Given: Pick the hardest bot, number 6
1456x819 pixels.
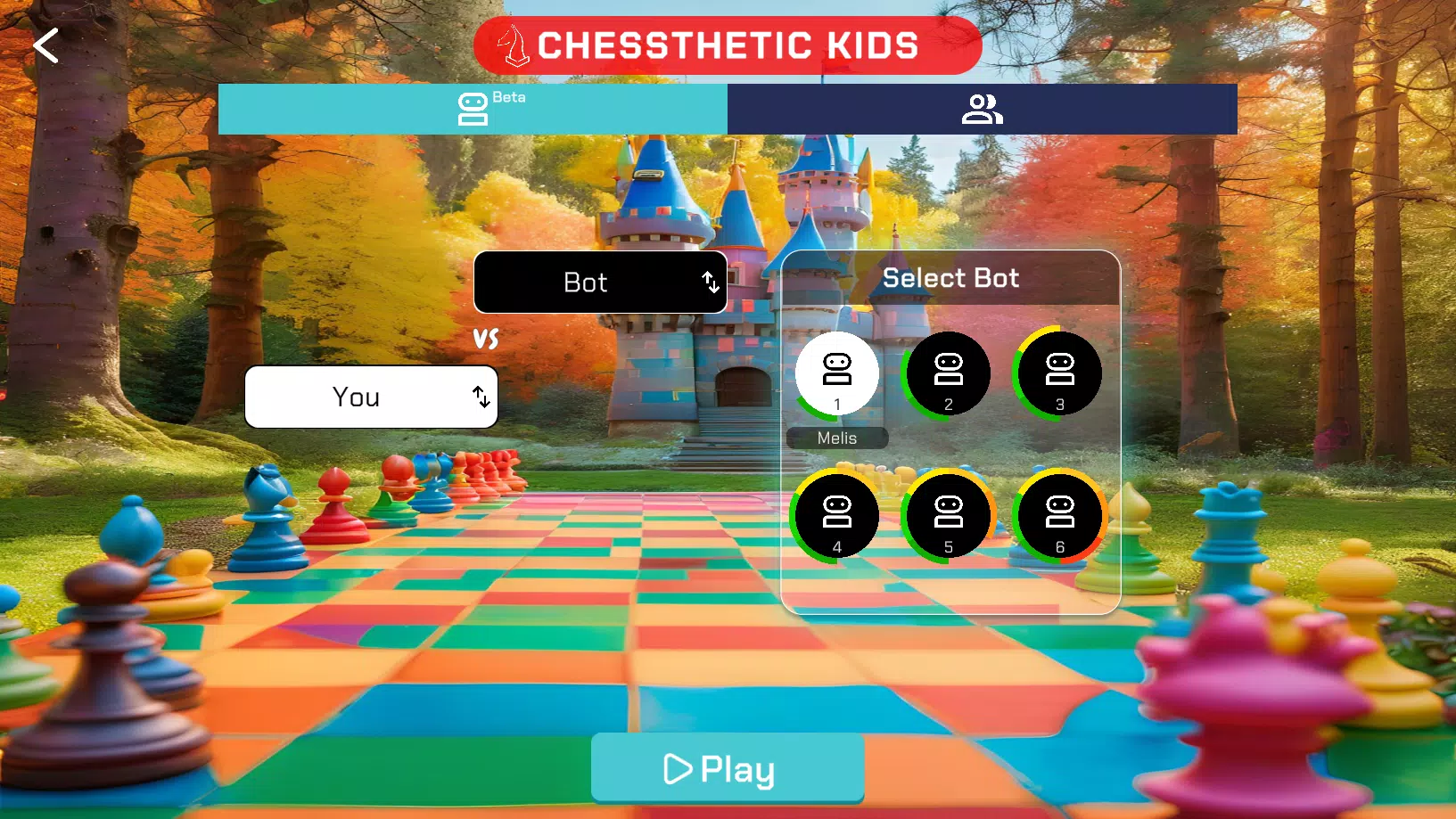Looking at the screenshot, I should pos(1060,517).
